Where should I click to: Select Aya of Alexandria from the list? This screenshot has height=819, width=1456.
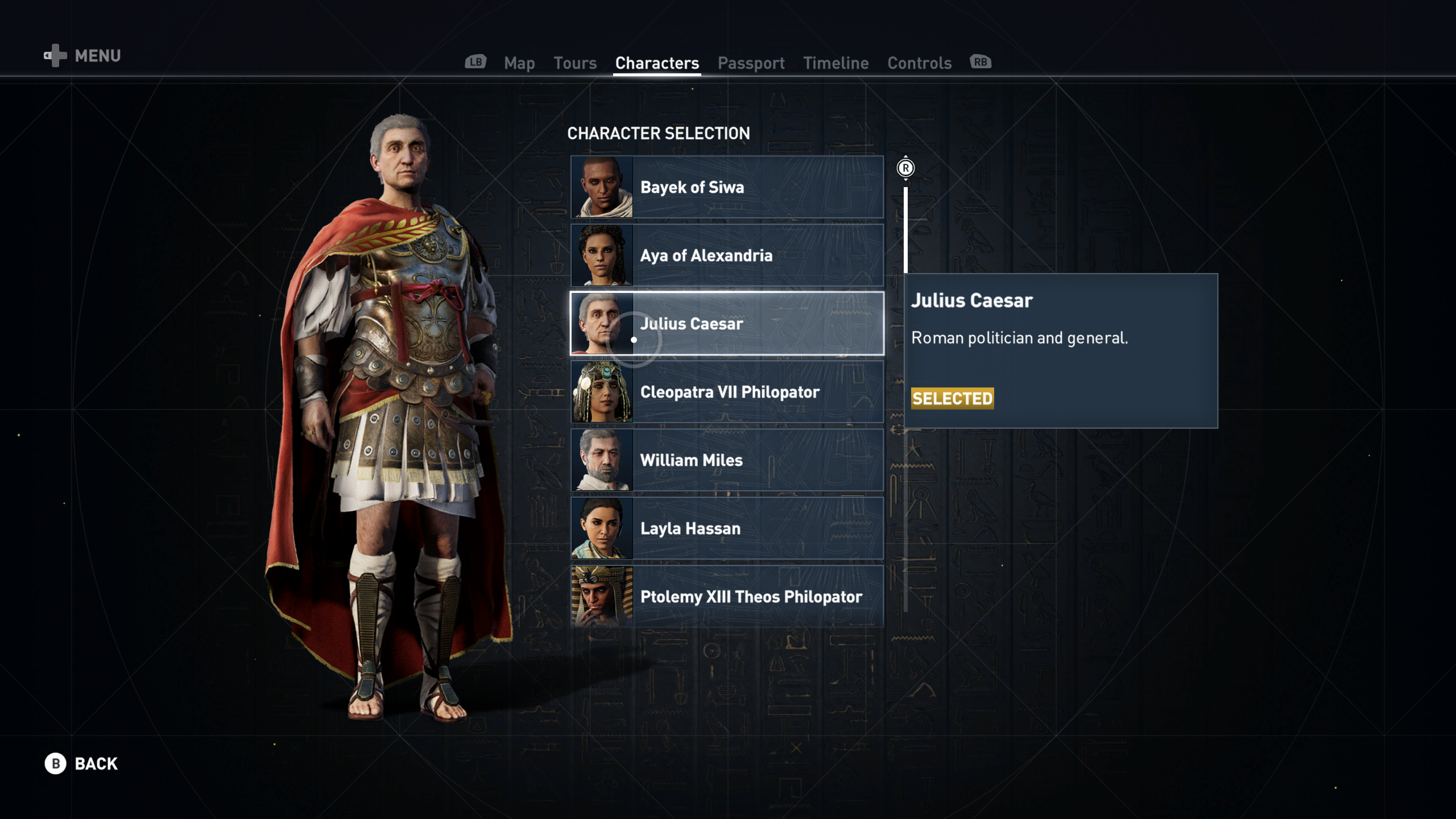pyautogui.click(x=727, y=255)
